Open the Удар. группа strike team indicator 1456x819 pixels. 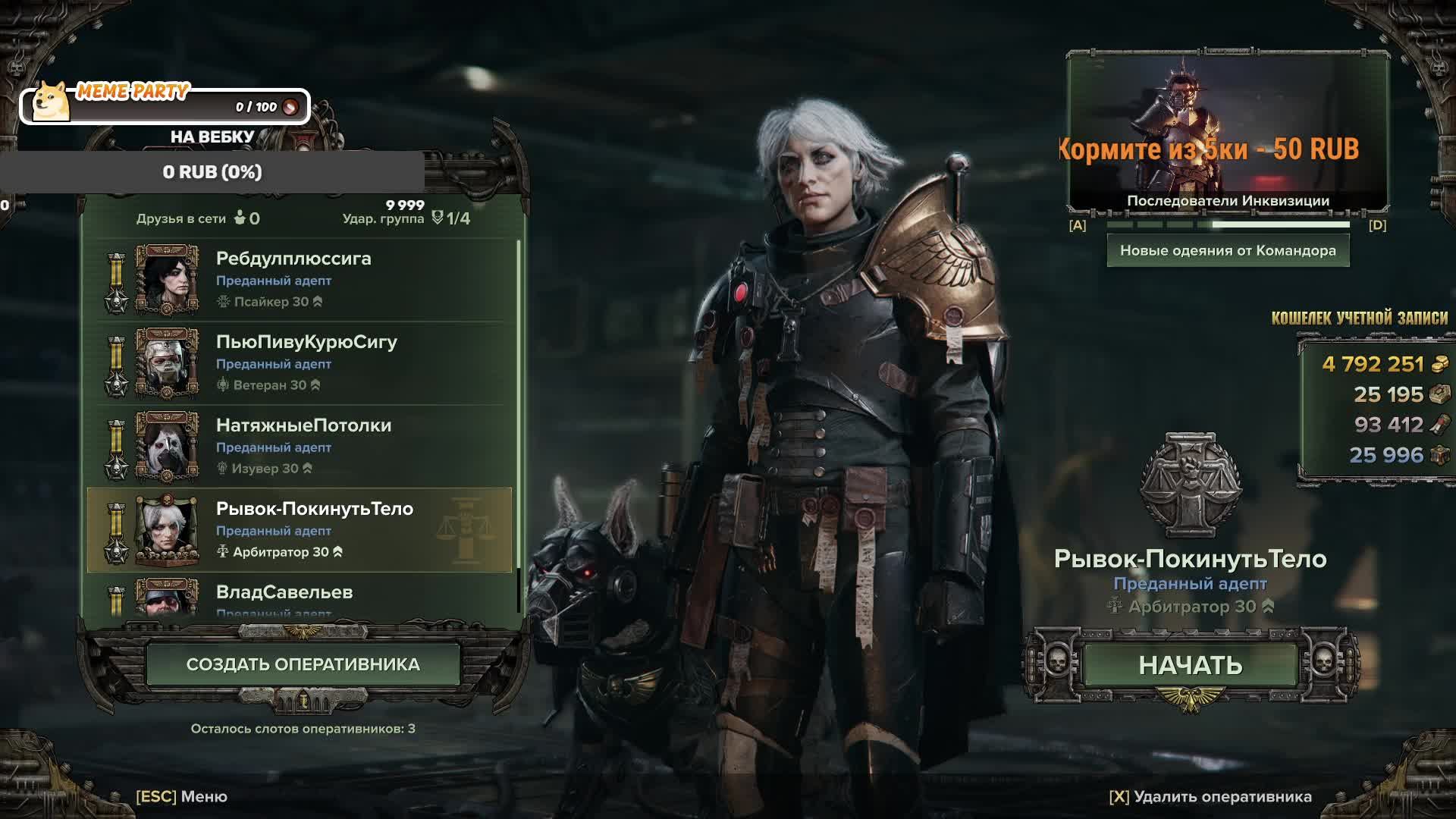406,218
